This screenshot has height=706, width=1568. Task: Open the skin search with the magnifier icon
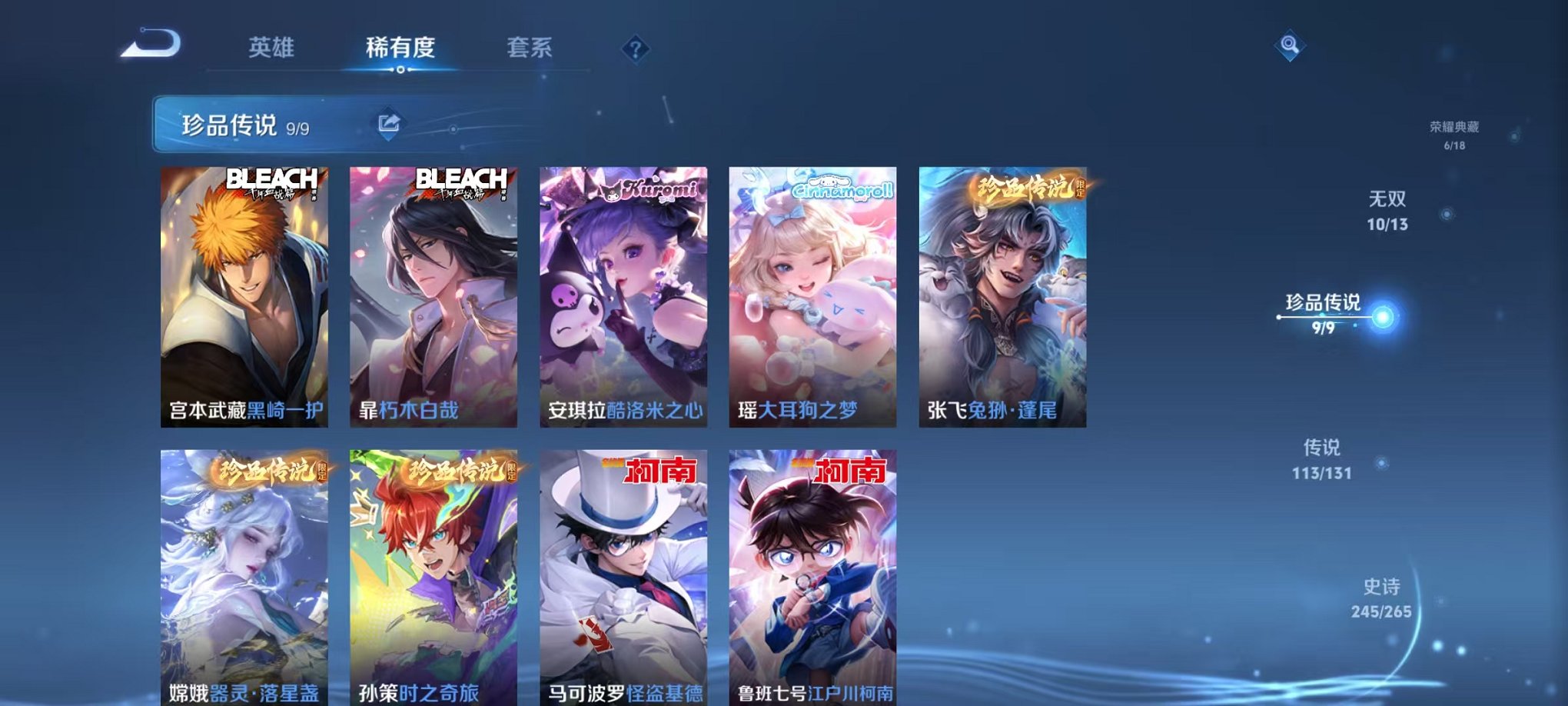[x=1290, y=46]
